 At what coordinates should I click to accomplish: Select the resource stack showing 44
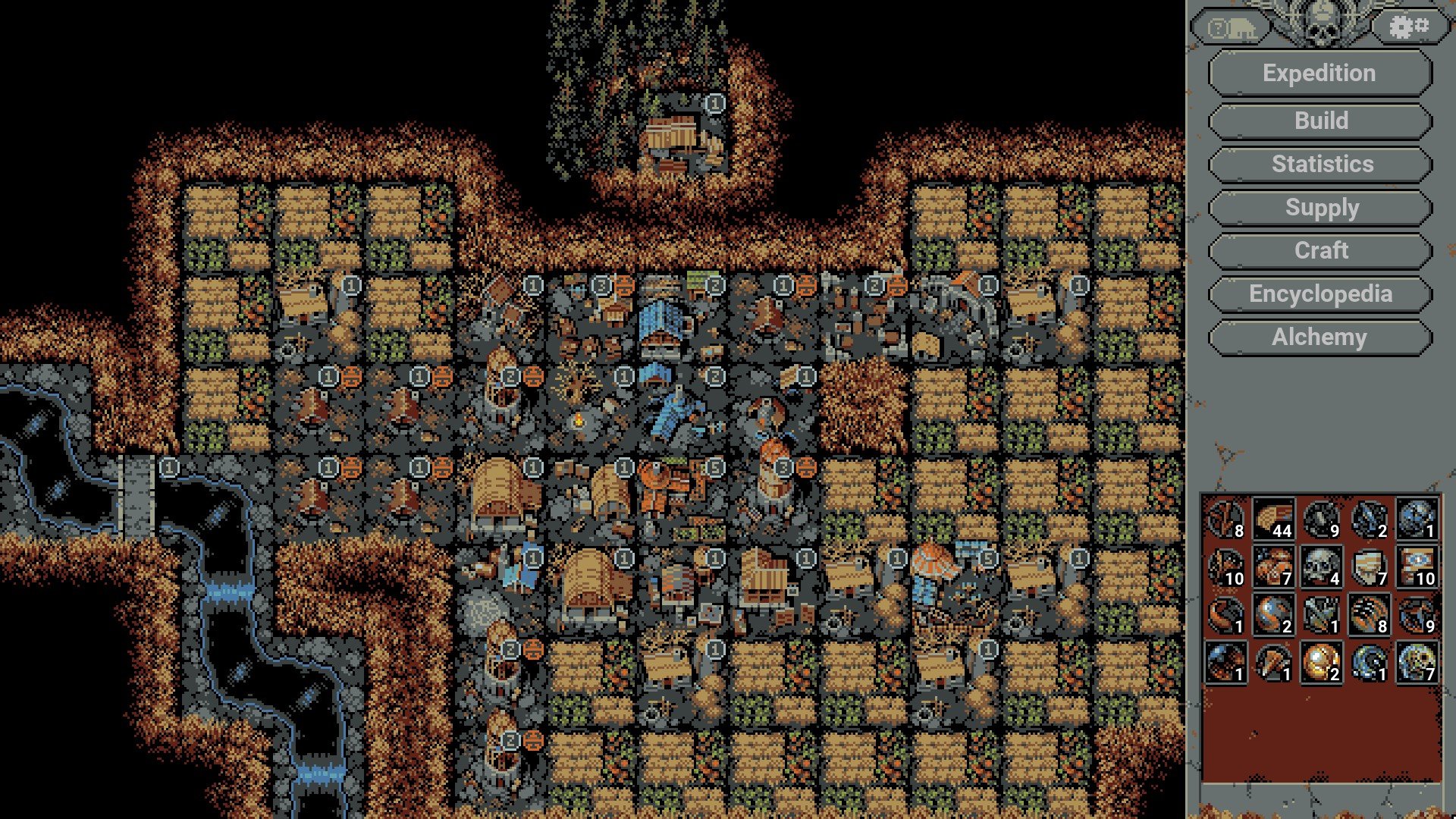(1273, 519)
